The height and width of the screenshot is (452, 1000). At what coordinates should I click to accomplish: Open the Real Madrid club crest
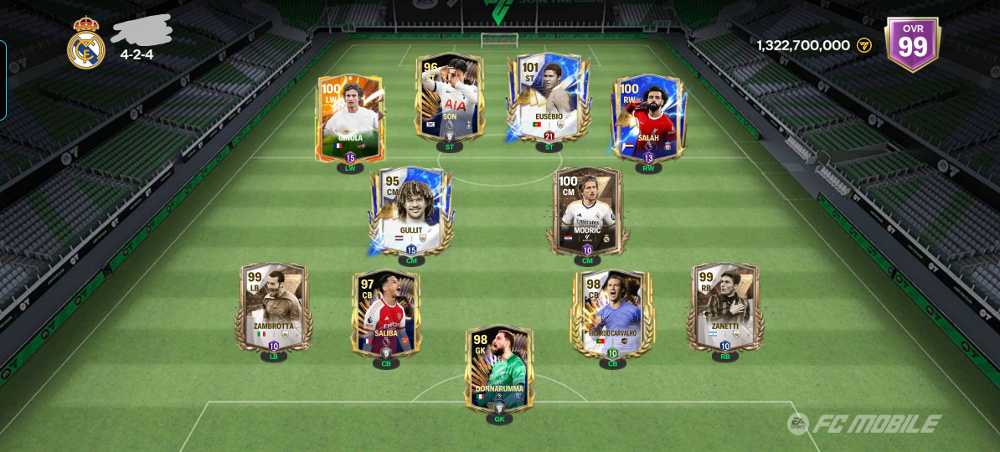86,43
